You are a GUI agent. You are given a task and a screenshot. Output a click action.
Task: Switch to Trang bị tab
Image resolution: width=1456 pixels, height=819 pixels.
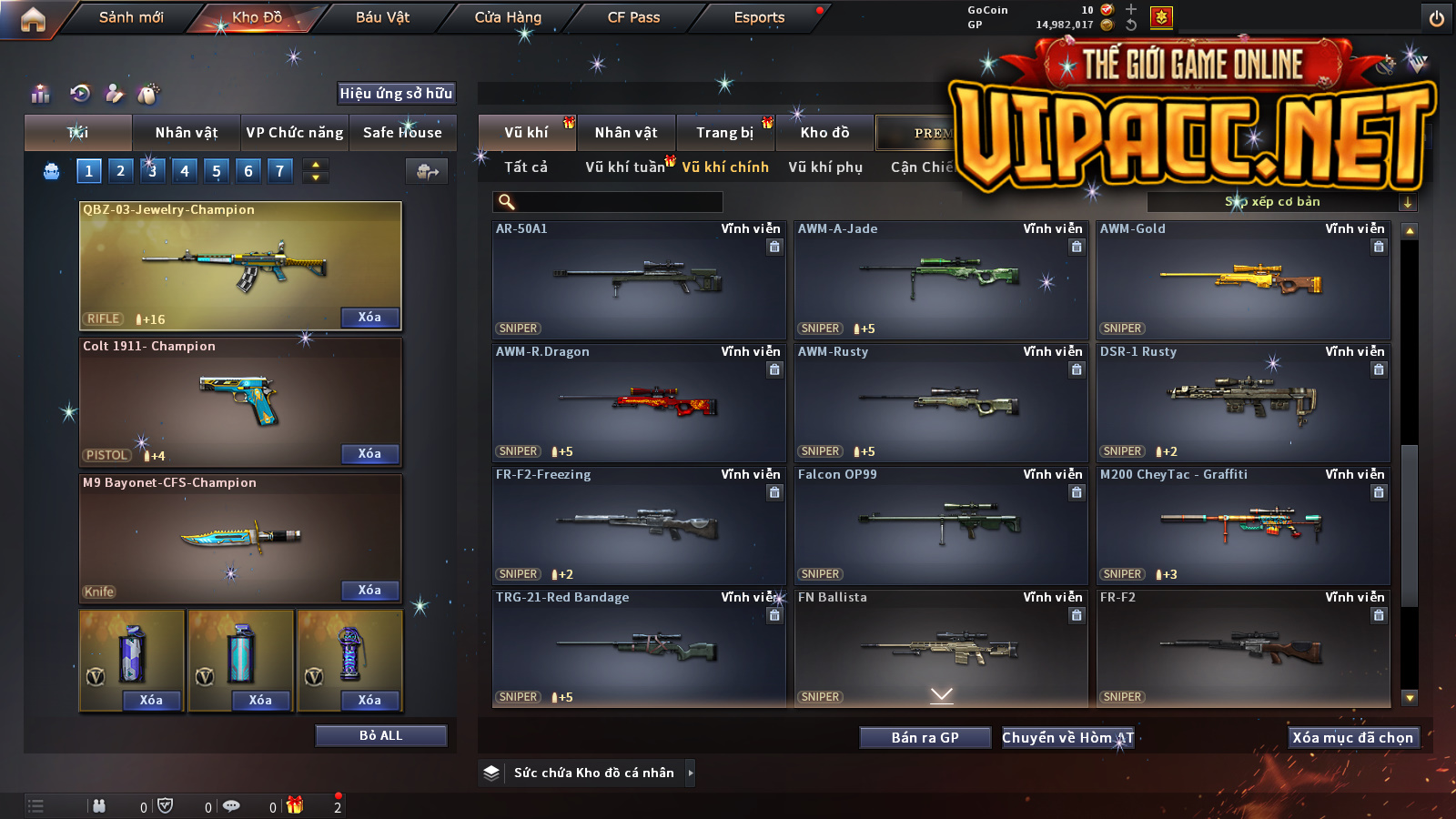724,133
